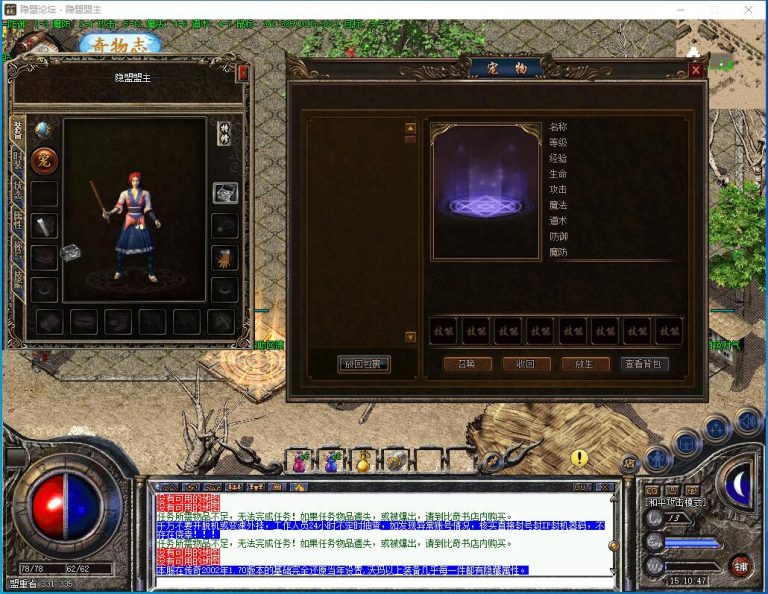The image size is (768, 594).
Task: Click the pet list scroll-up arrow
Action: 410,128
